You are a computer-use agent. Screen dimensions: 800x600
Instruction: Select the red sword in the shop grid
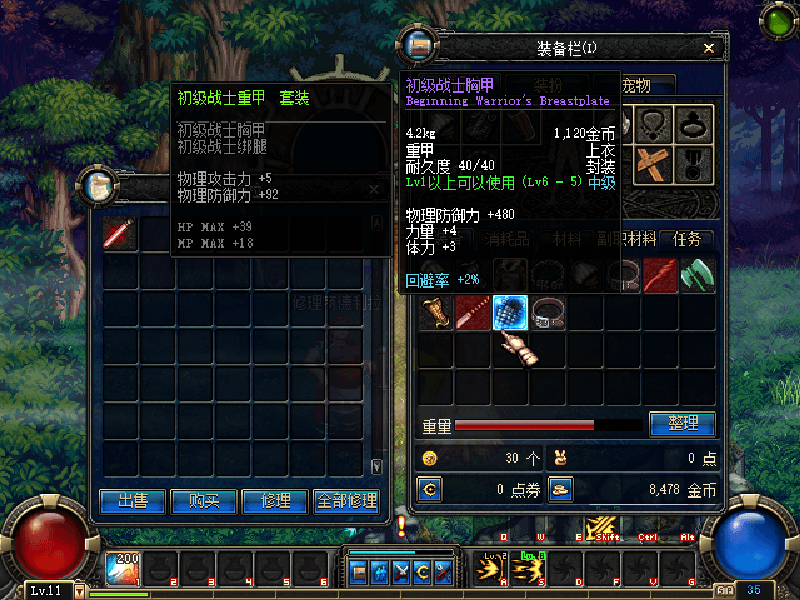pyautogui.click(x=120, y=235)
